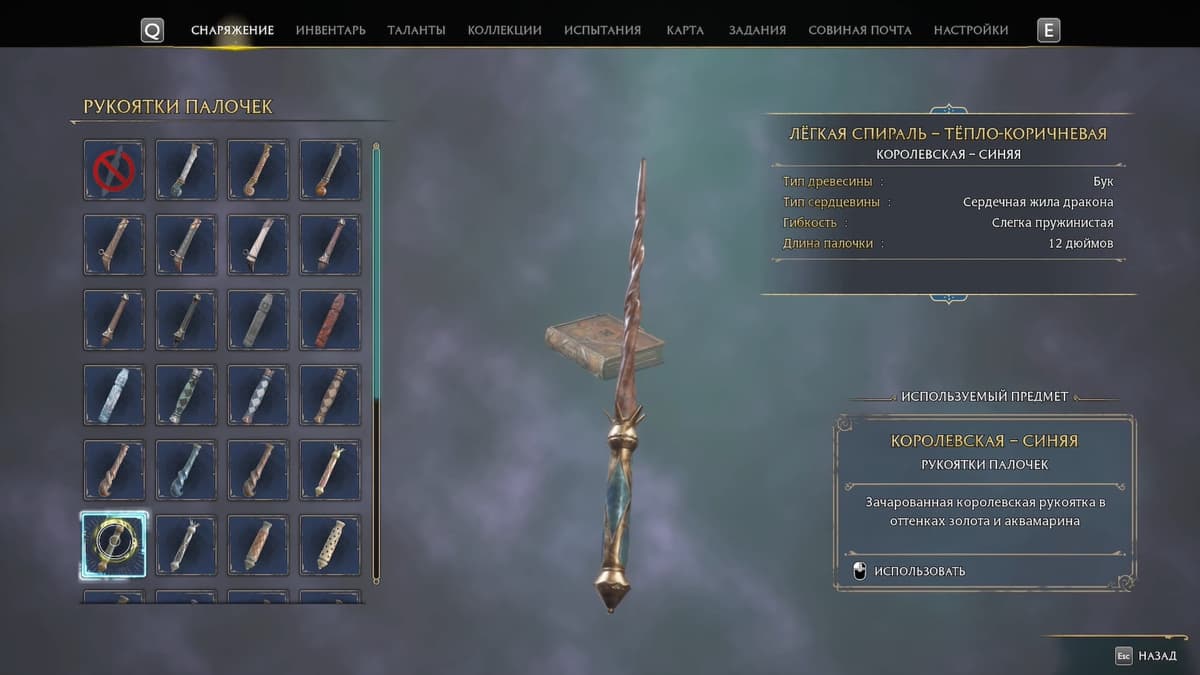Show the Карта tab

[x=685, y=30]
